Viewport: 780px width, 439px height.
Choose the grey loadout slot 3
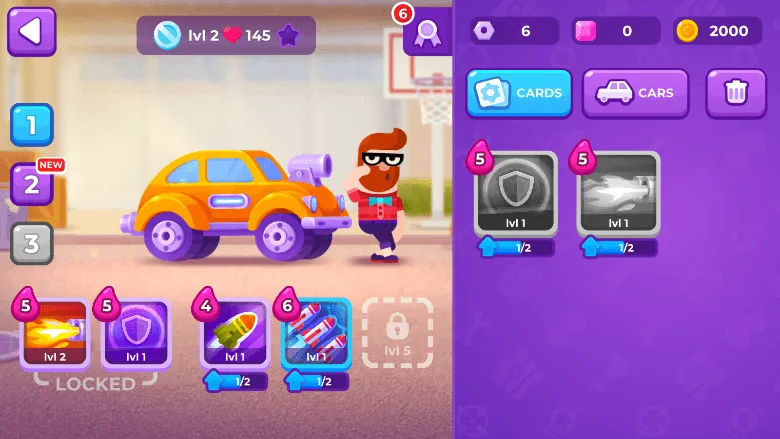pos(31,243)
